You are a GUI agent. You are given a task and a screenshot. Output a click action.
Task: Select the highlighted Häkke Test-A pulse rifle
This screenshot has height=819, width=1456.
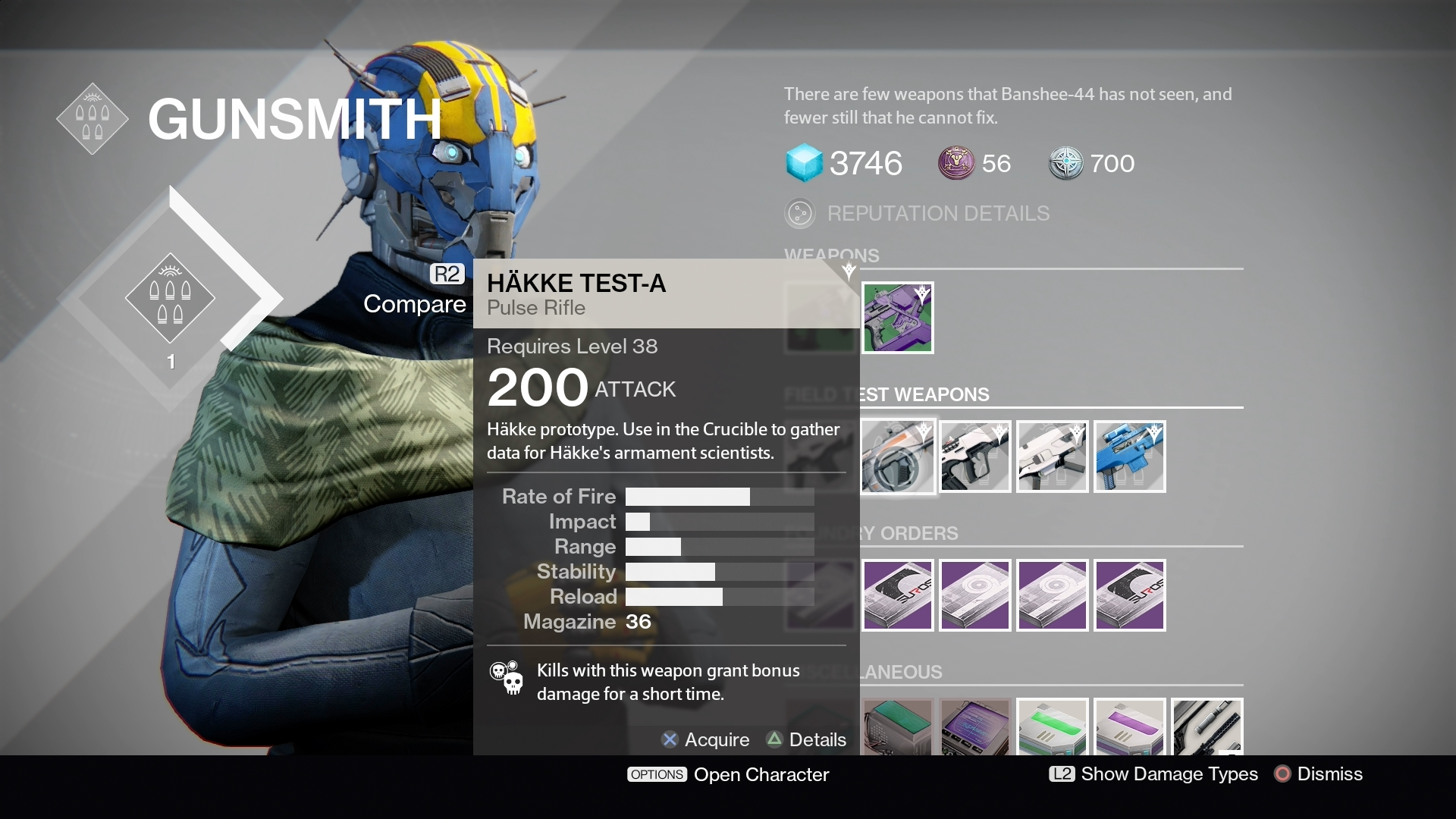point(898,457)
